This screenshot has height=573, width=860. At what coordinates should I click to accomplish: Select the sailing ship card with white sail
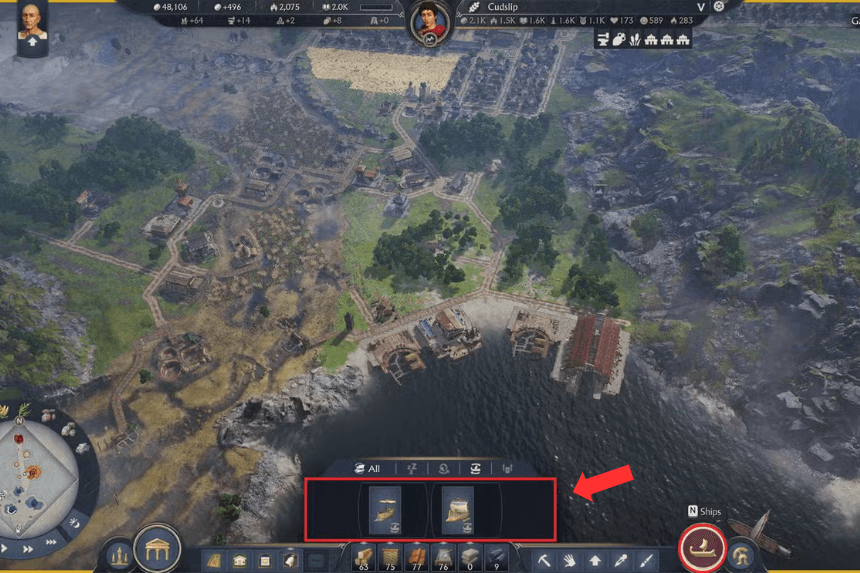point(458,510)
